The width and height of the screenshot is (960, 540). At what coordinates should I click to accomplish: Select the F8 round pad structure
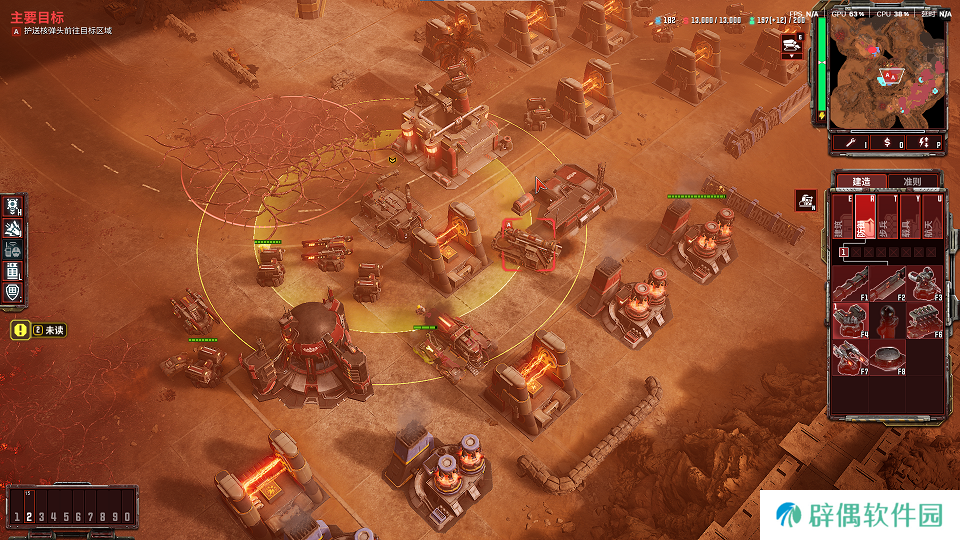887,356
